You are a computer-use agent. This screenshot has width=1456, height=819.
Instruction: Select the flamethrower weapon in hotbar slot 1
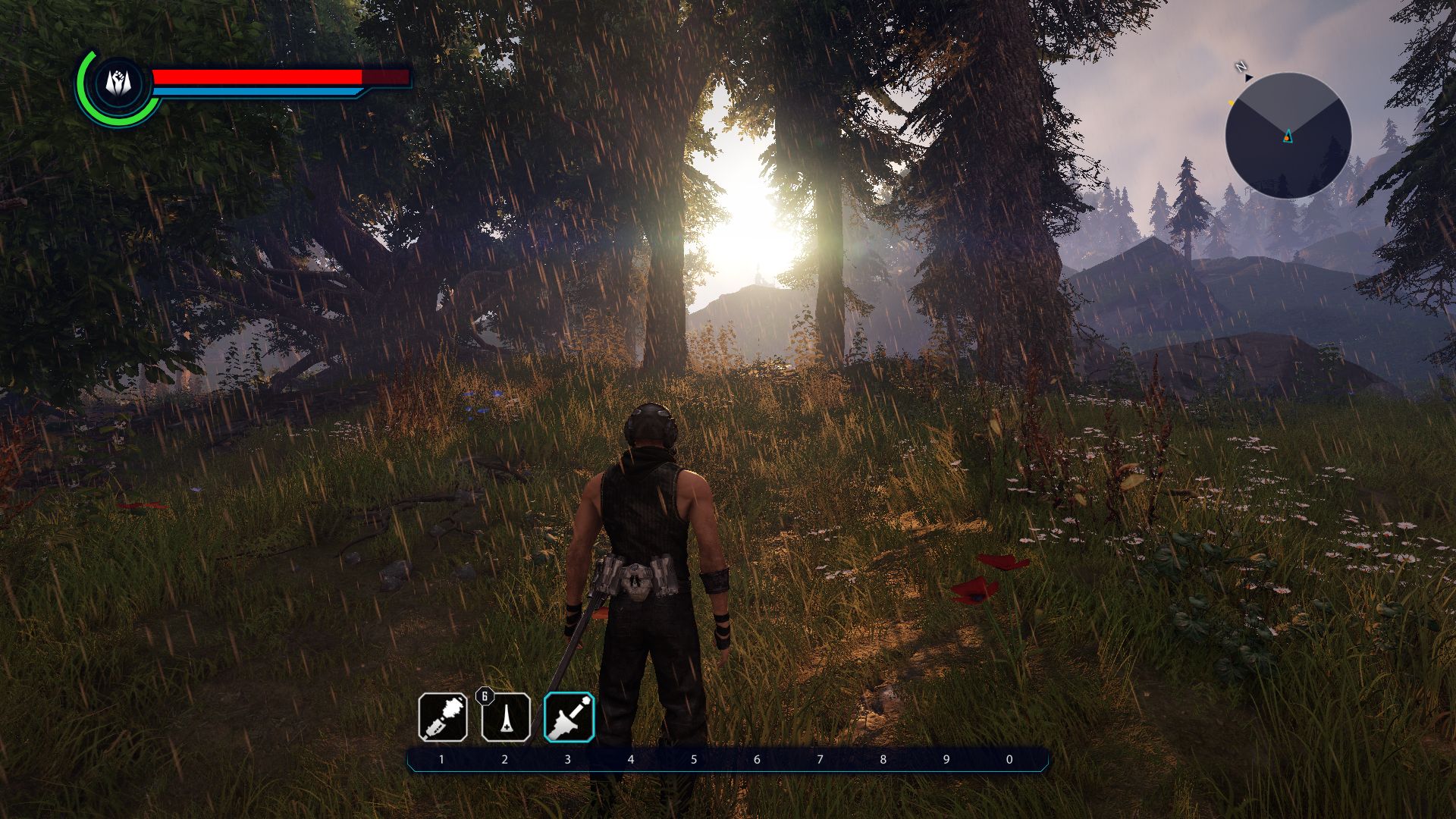click(x=443, y=717)
